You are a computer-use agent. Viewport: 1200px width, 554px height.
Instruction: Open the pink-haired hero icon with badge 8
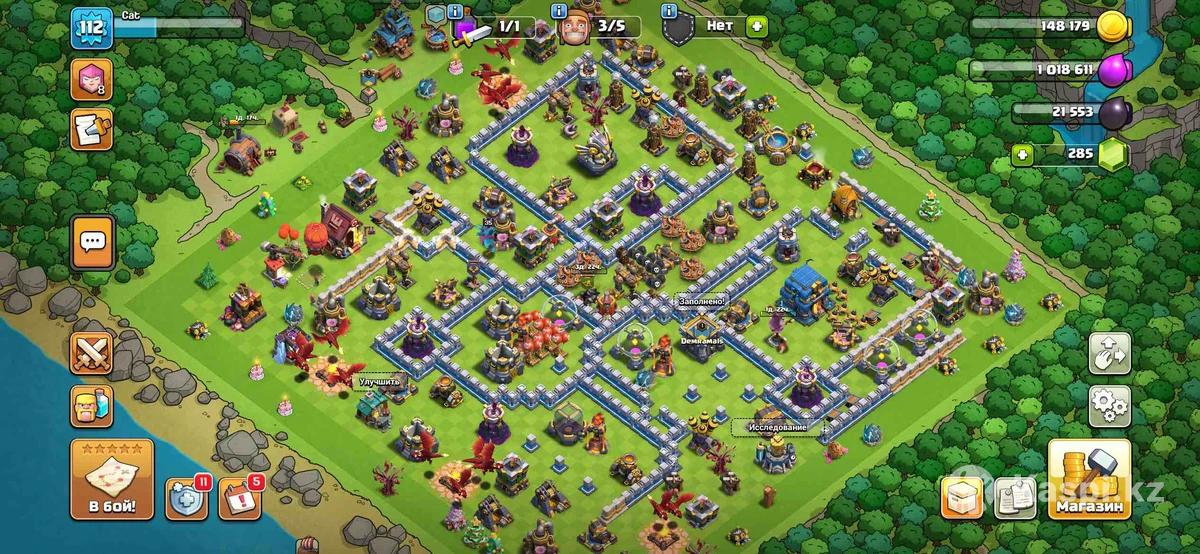tap(90, 80)
